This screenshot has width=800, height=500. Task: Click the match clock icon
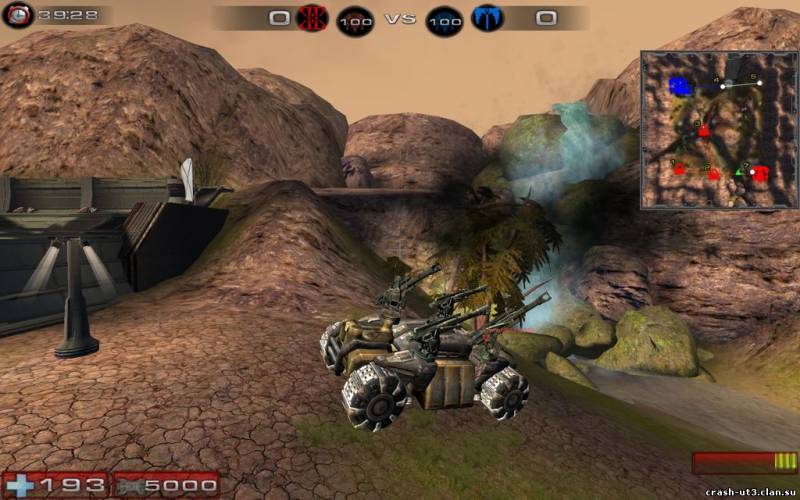[x=17, y=15]
